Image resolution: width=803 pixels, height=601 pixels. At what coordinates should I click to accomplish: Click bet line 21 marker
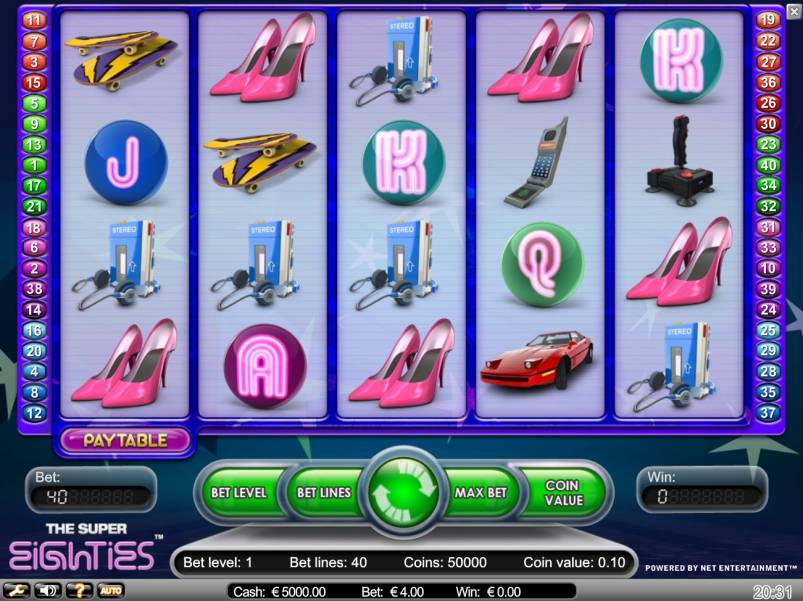coord(34,207)
